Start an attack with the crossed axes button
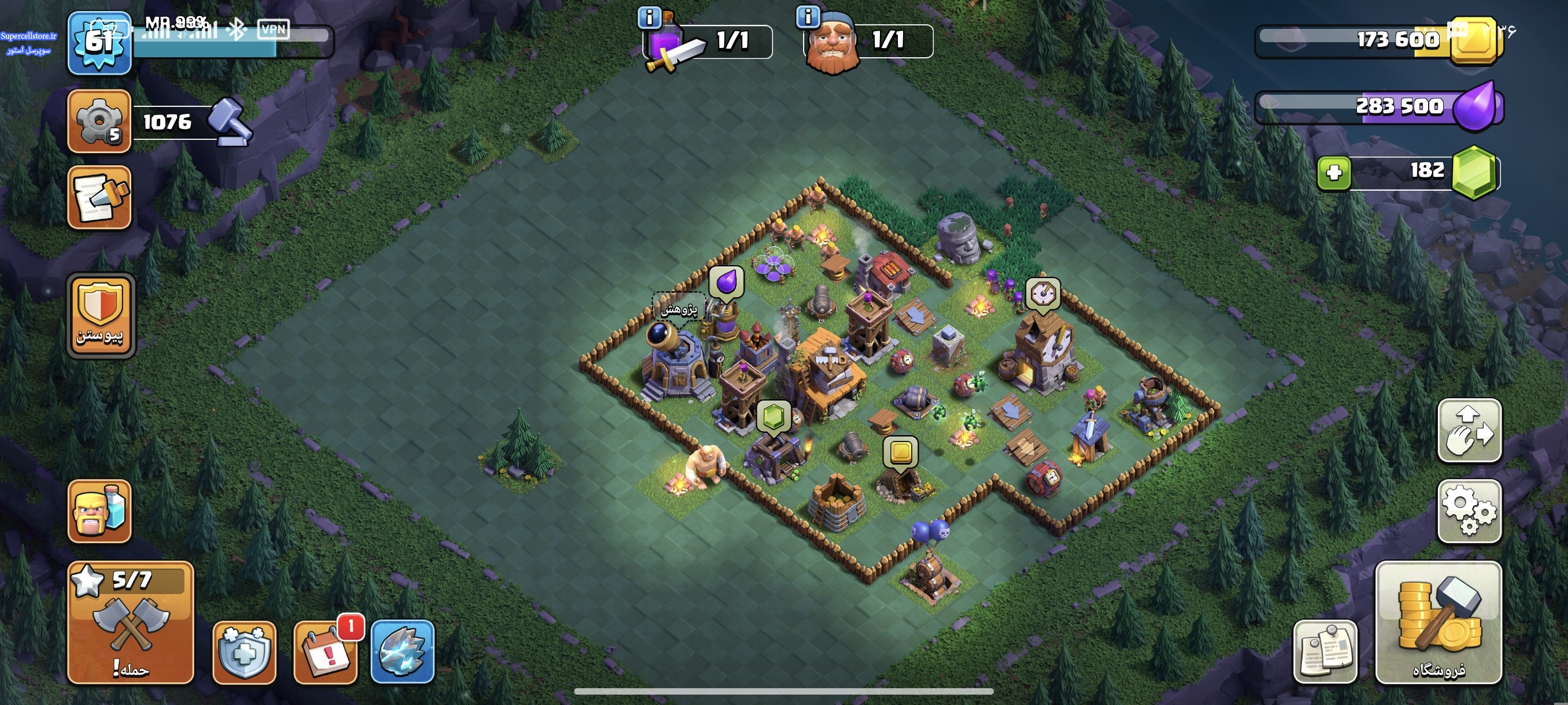This screenshot has height=705, width=1568. pyautogui.click(x=130, y=622)
